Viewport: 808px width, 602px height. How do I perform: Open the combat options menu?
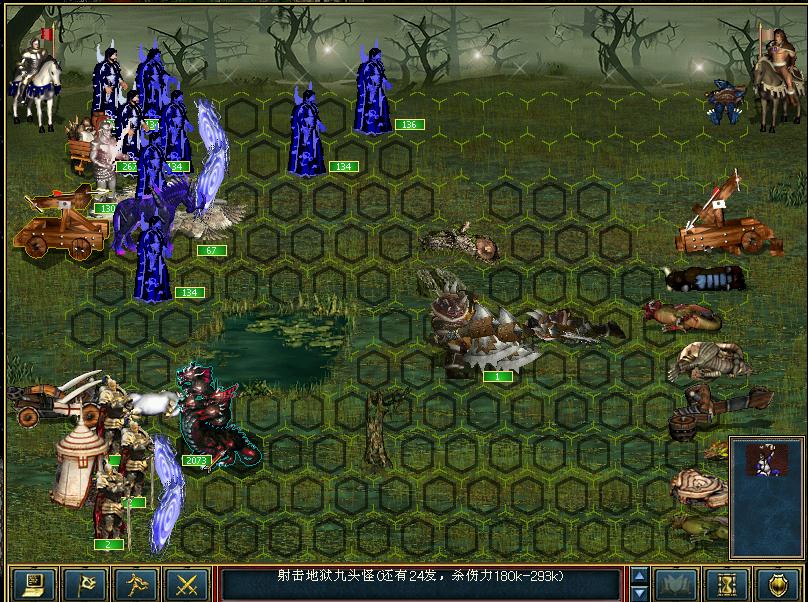pos(32,583)
